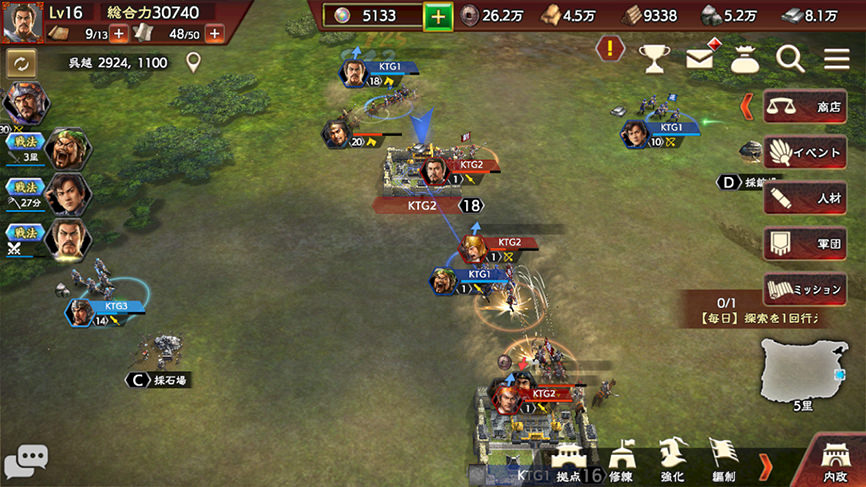The width and height of the screenshot is (866, 487).
Task: Open the chat speech bubble
Action: pyautogui.click(x=25, y=461)
